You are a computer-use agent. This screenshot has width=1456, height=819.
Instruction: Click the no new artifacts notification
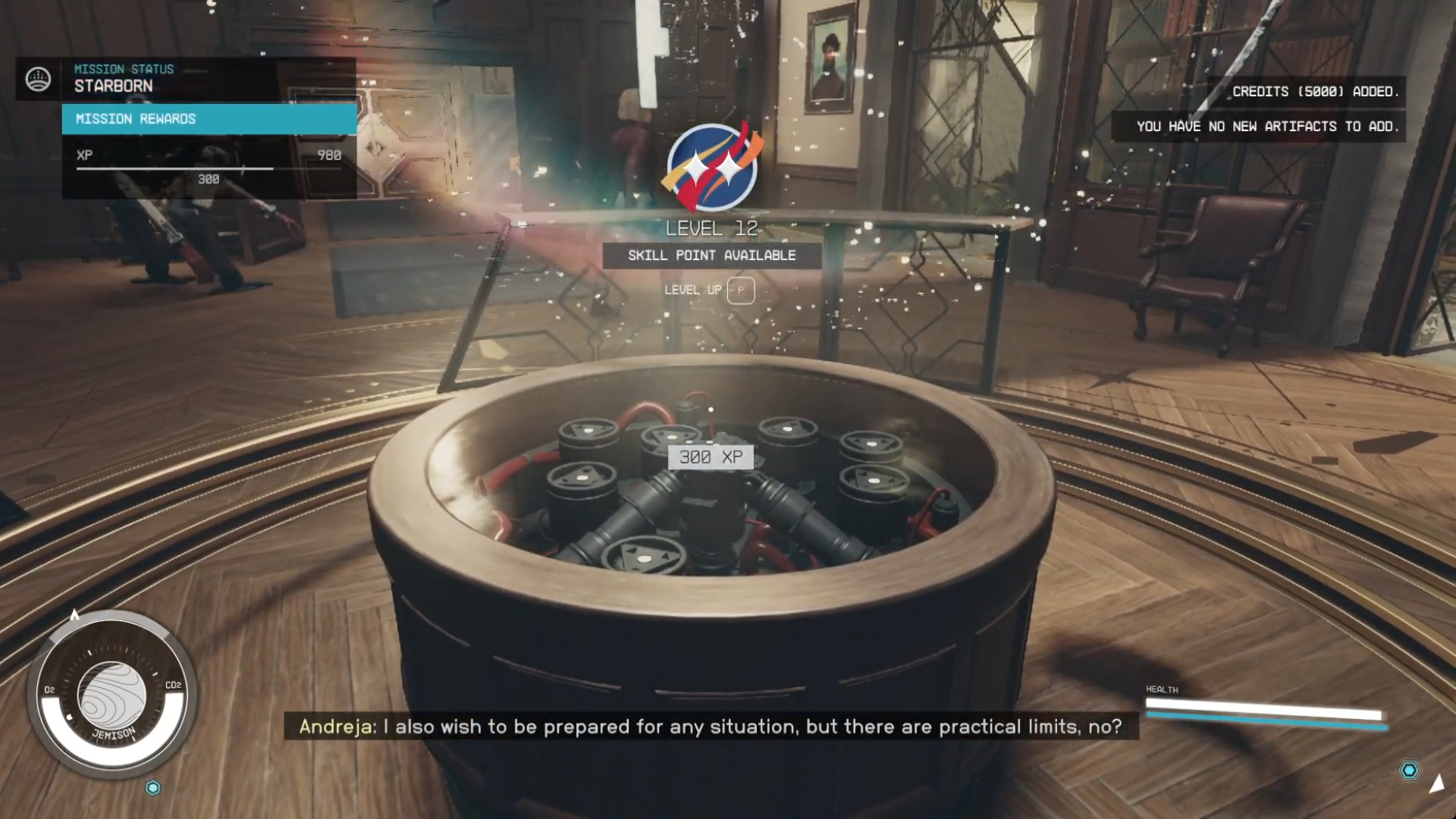(1266, 127)
